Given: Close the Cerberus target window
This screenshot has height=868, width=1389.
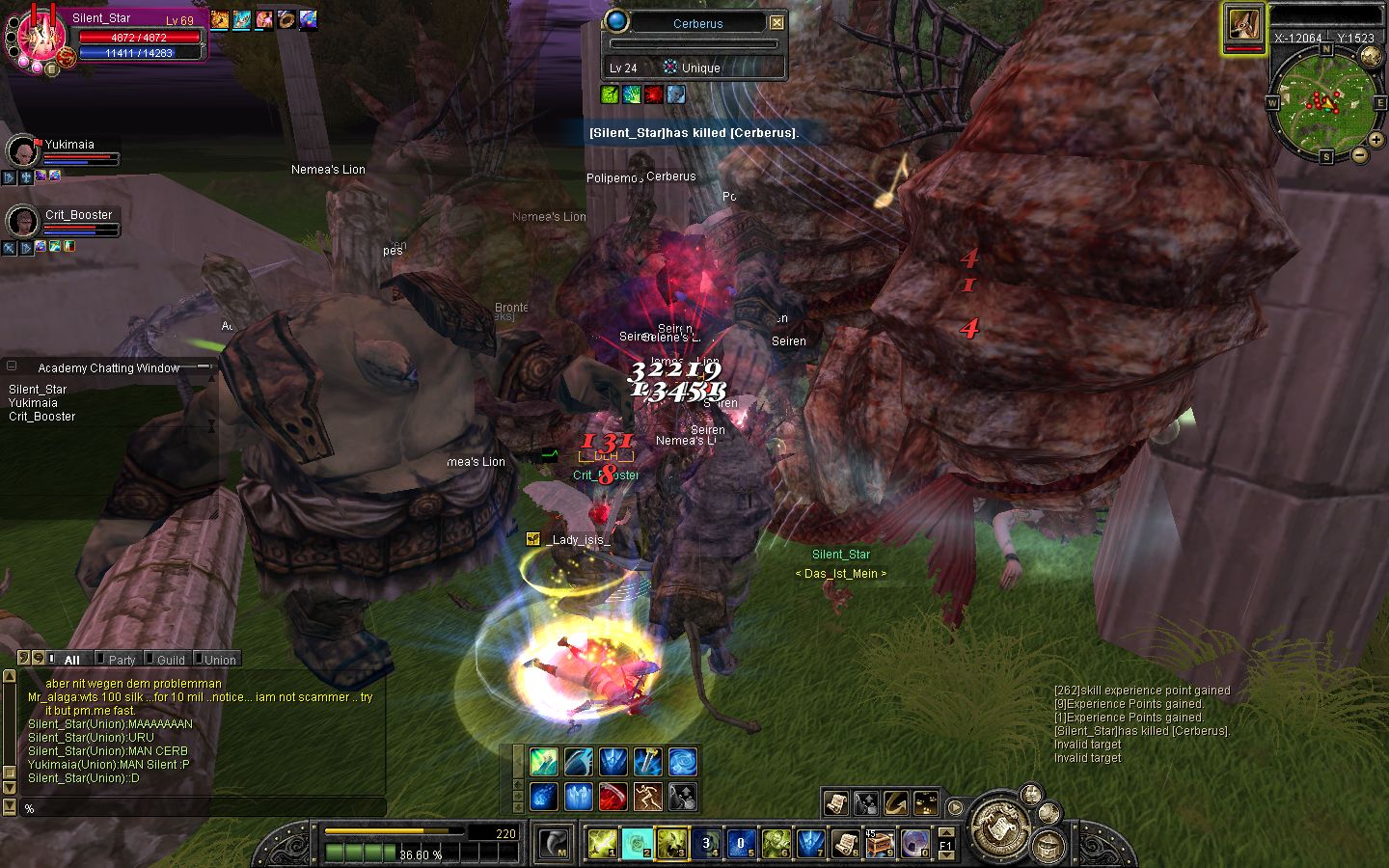Looking at the screenshot, I should tap(776, 22).
